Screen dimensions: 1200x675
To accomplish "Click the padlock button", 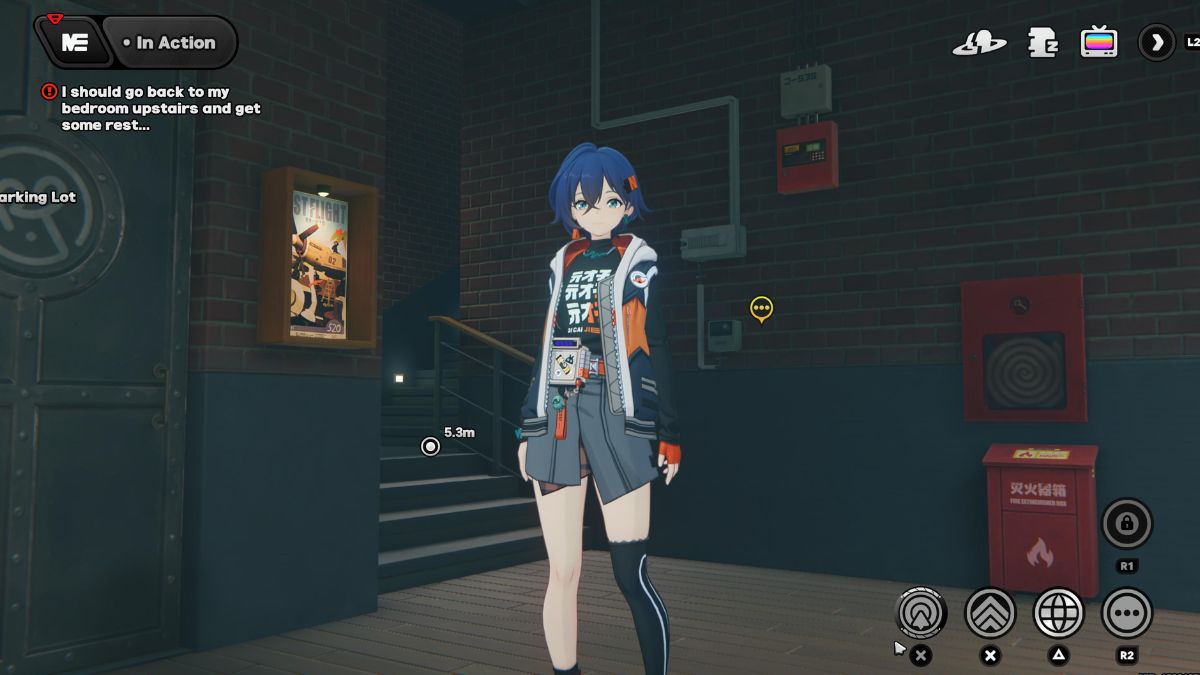I will 1126,523.
